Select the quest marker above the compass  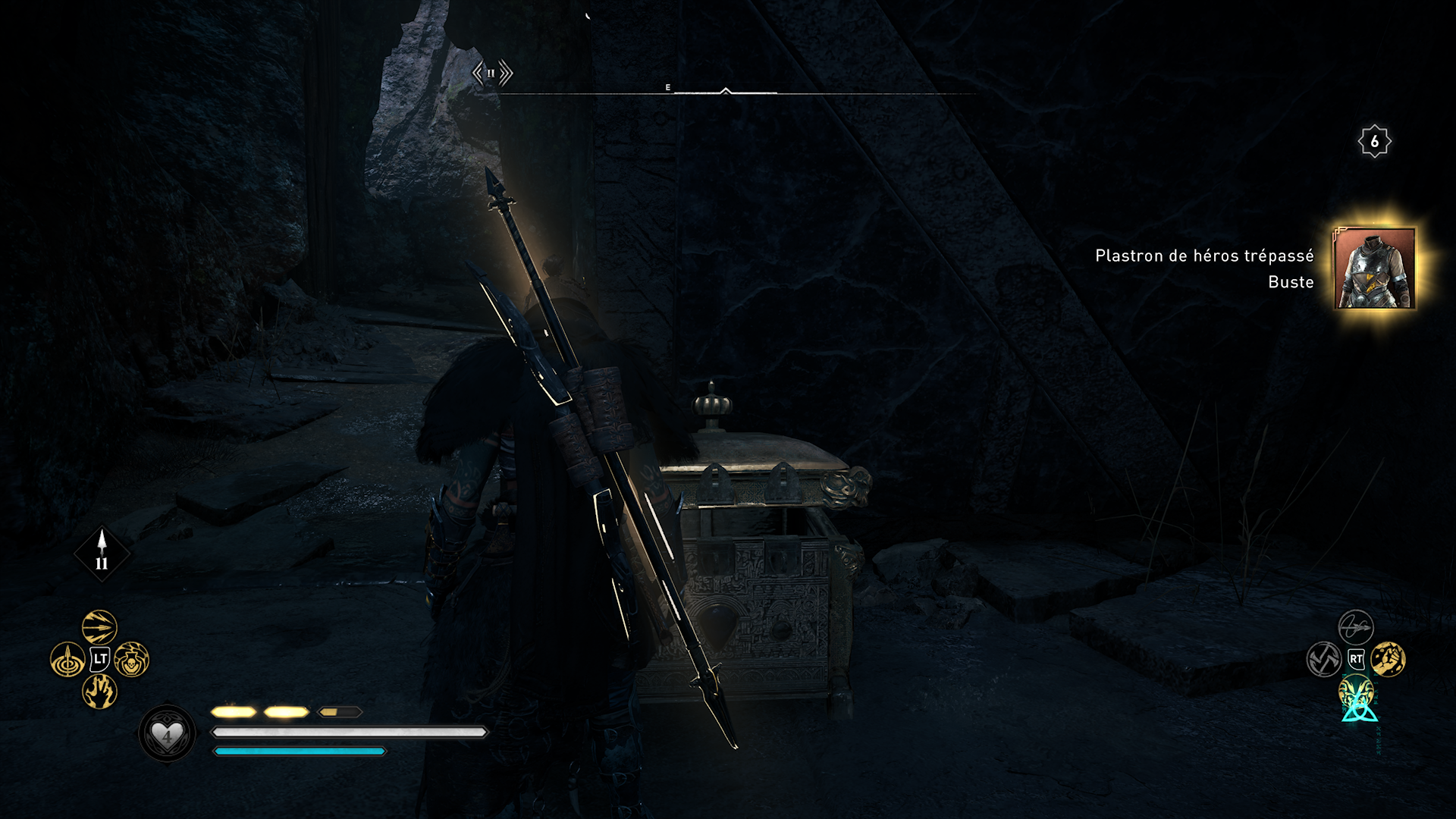coord(492,74)
